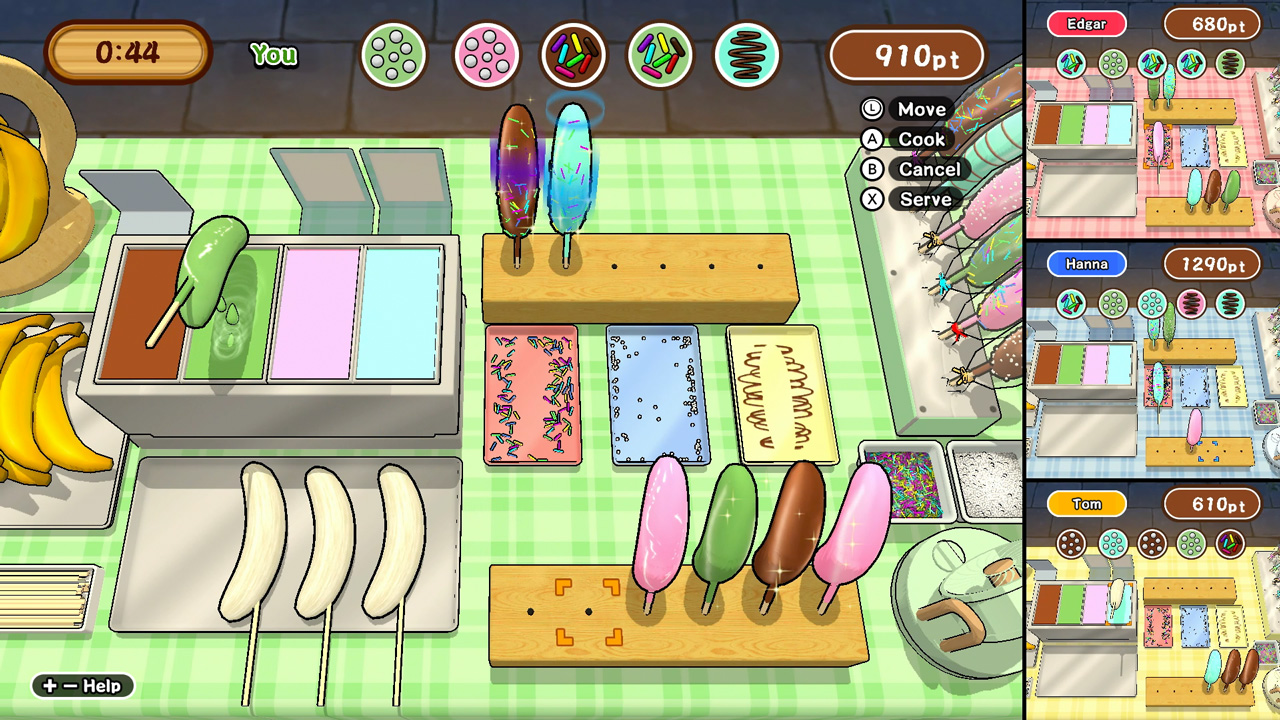Screen dimensions: 1280x720
Task: Select the chocolate-with-sprinkles topping icon
Action: click(573, 55)
